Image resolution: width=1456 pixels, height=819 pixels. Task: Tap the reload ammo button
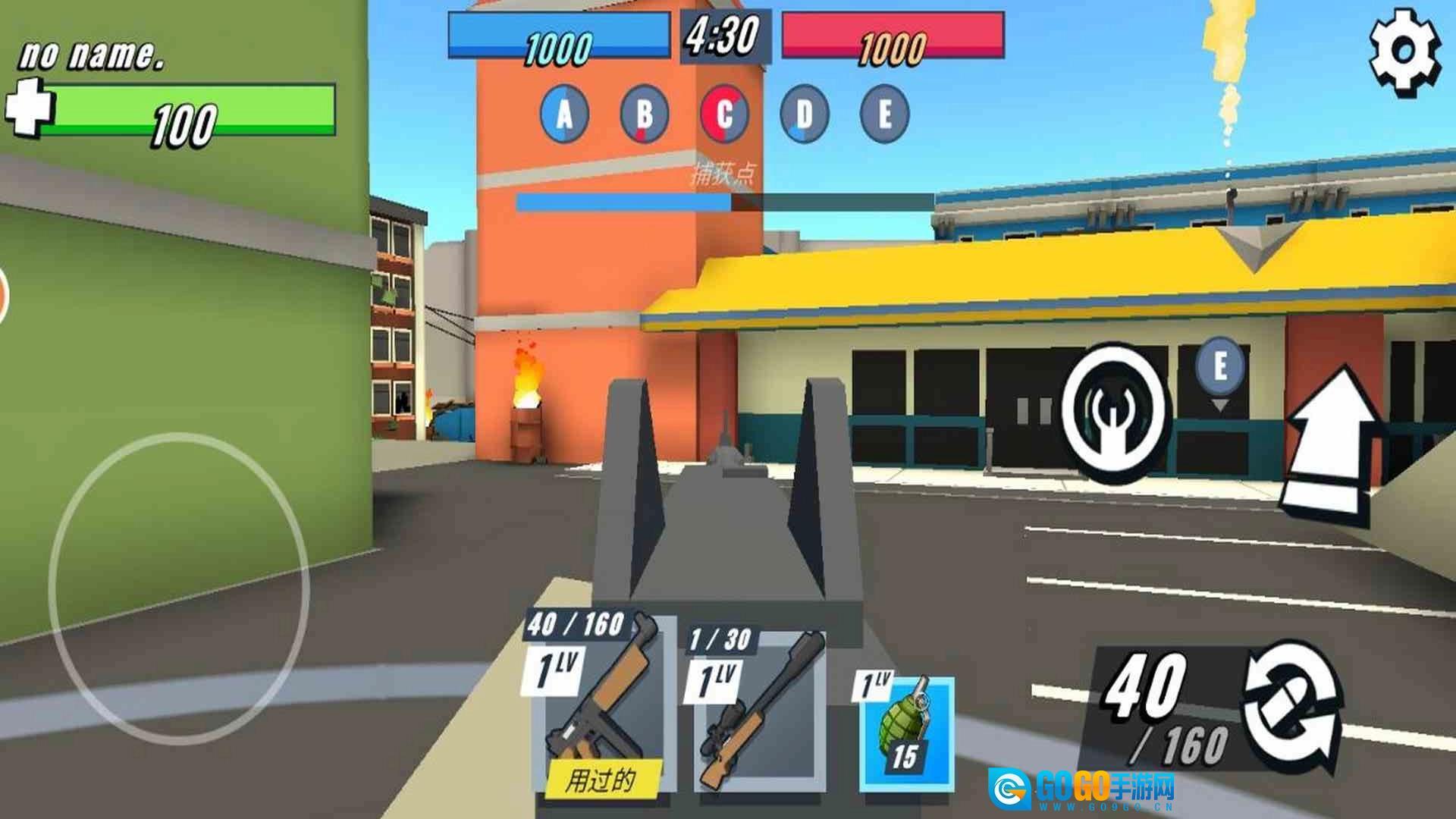1291,707
